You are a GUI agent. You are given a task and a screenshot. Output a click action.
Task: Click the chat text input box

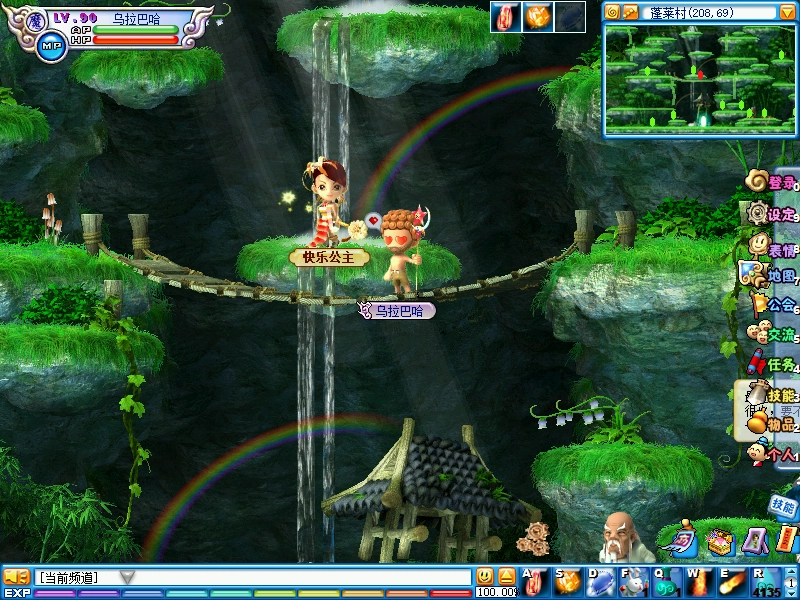(300, 577)
